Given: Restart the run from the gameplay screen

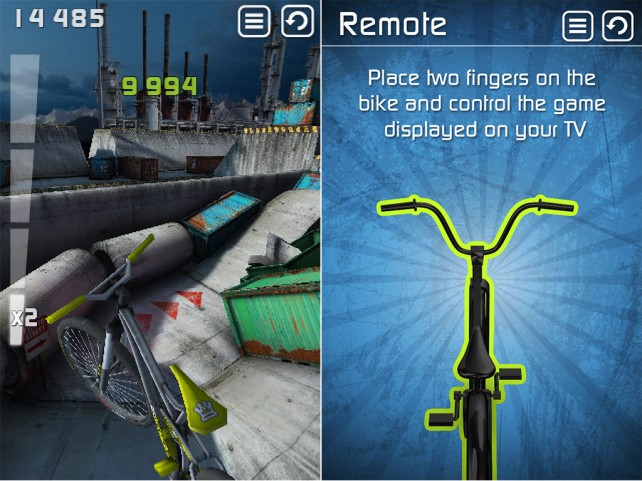Looking at the screenshot, I should [x=297, y=21].
